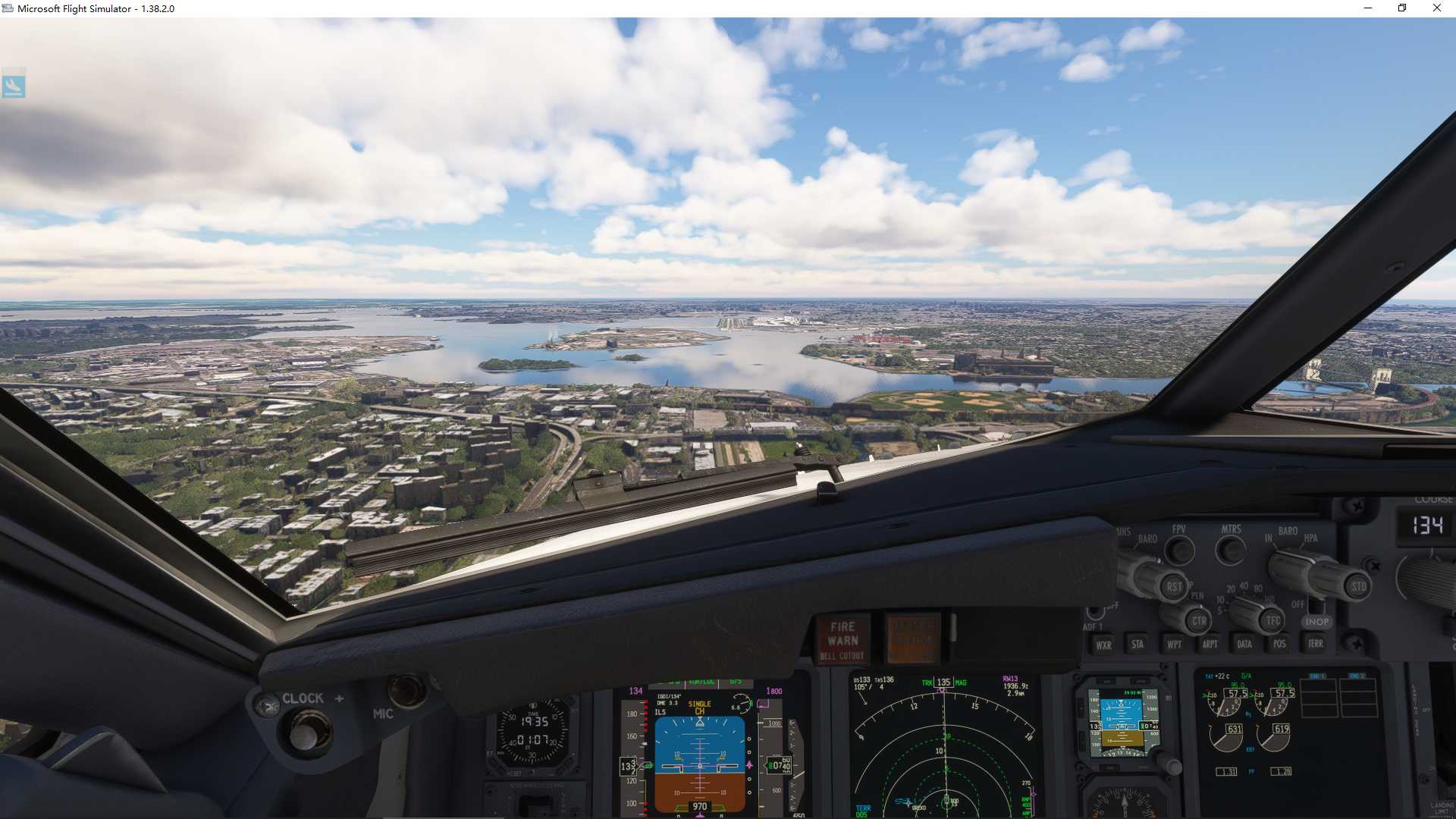This screenshot has width=1456, height=819.
Task: Minimize the Flight Simulator window
Action: (x=1368, y=8)
